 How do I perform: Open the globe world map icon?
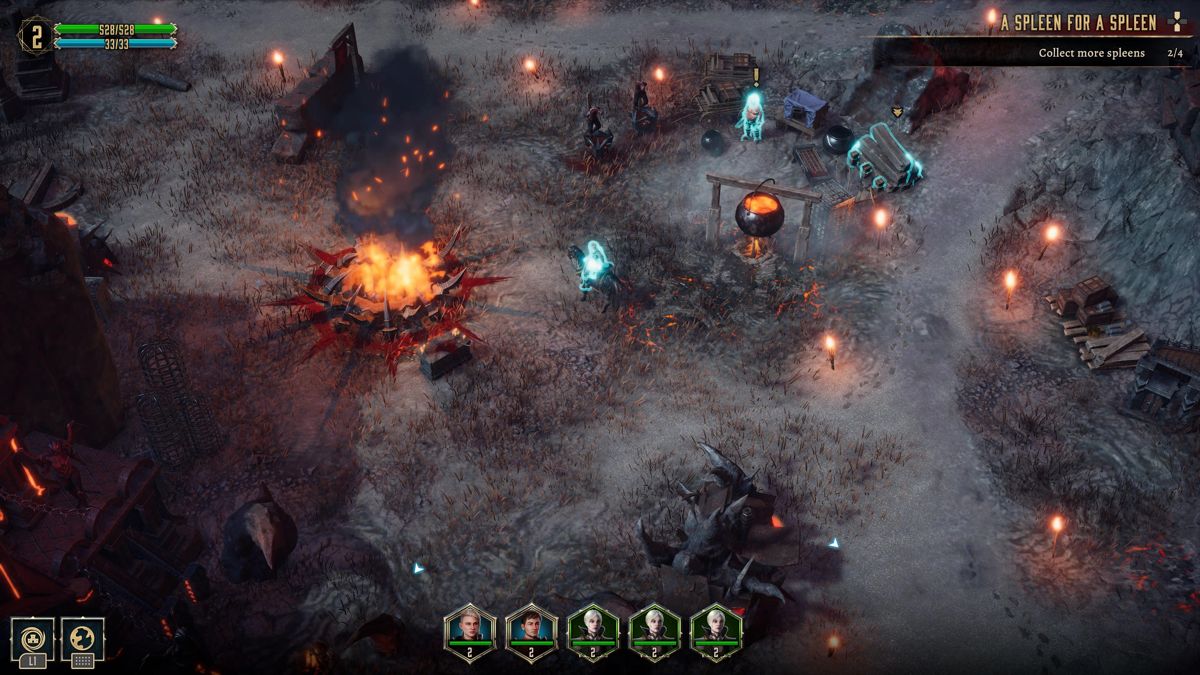[83, 637]
